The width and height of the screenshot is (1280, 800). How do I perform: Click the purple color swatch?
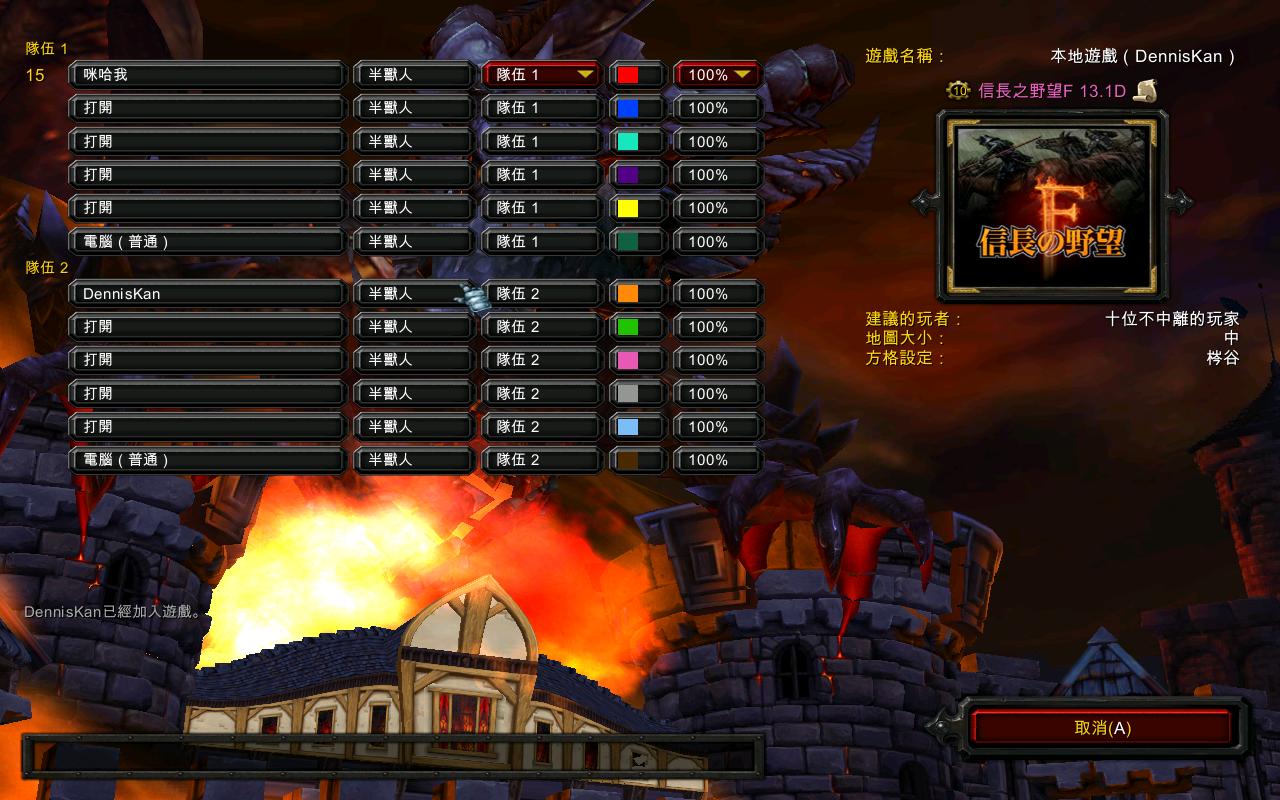click(x=628, y=175)
